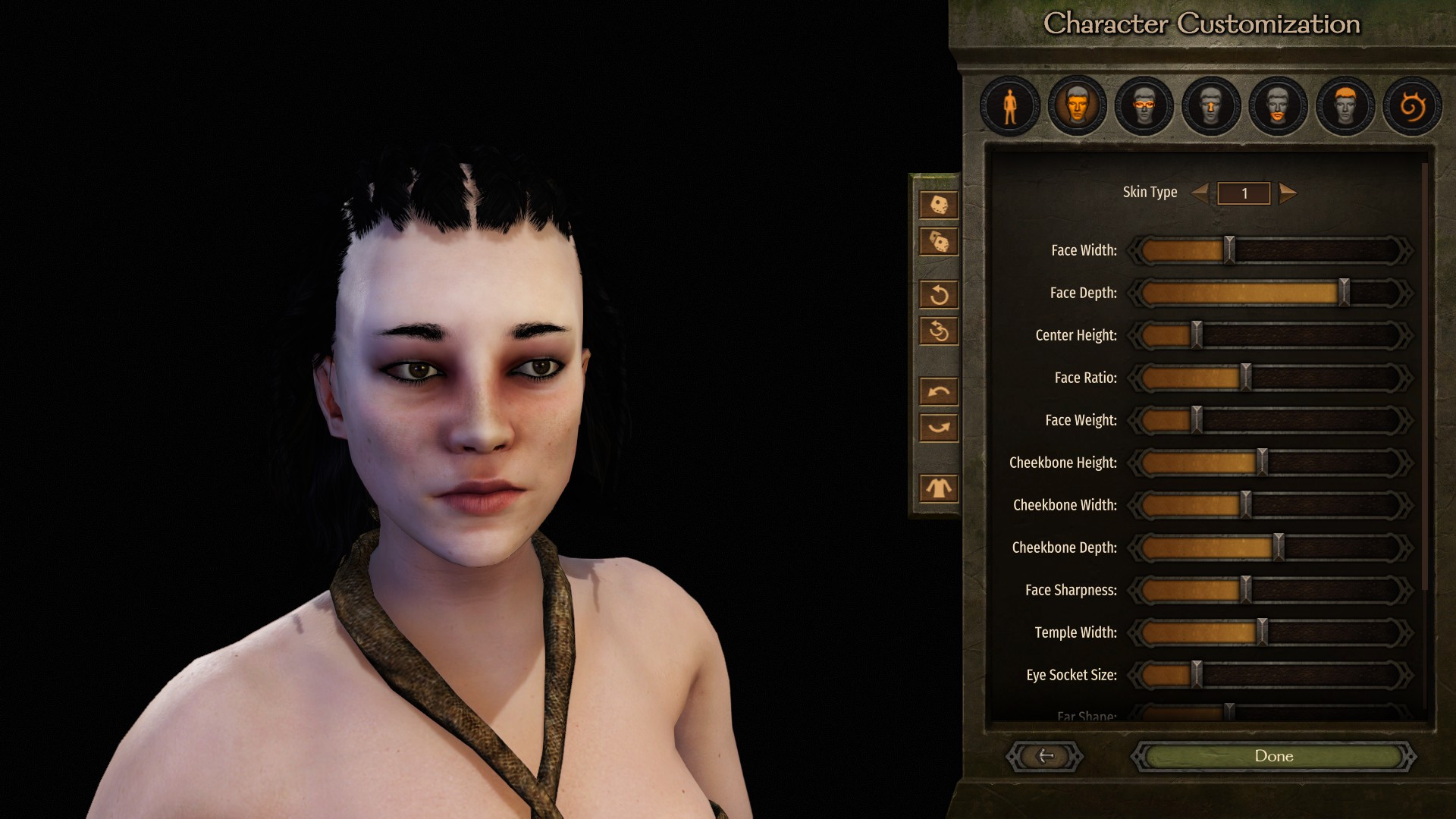Screen dimensions: 1456x819
Task: Go back using the left arrow button
Action: [x=1045, y=756]
